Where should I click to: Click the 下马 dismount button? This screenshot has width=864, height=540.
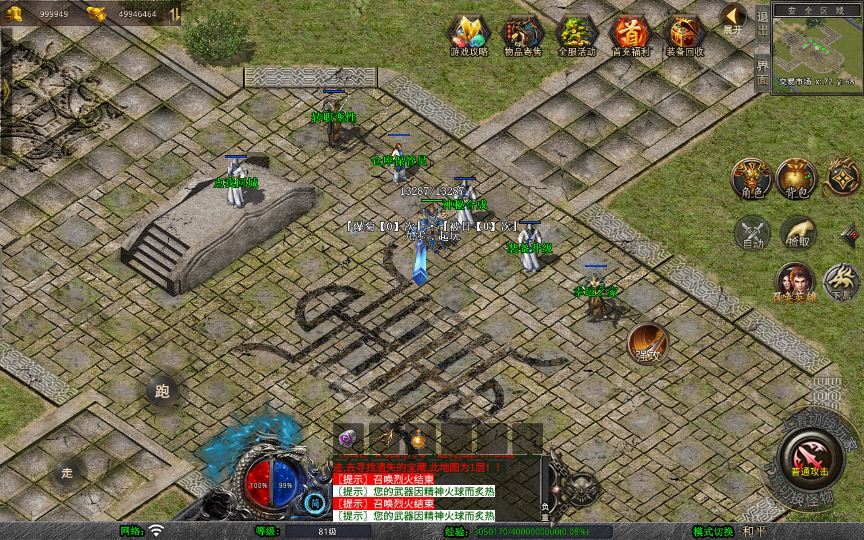click(x=841, y=281)
